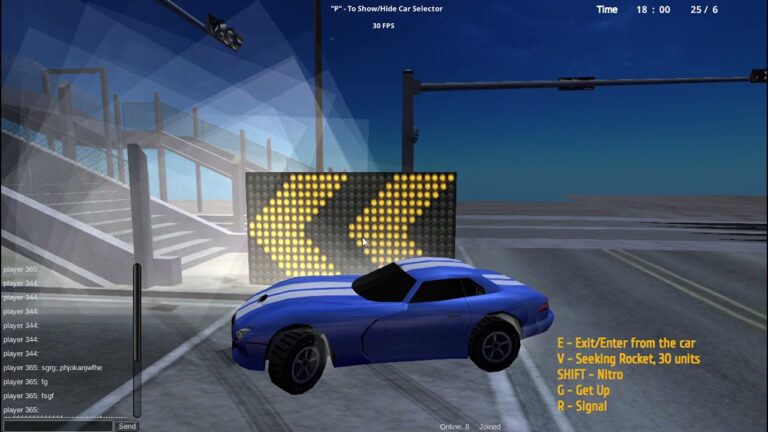Focus the chat message input field

click(x=57, y=426)
